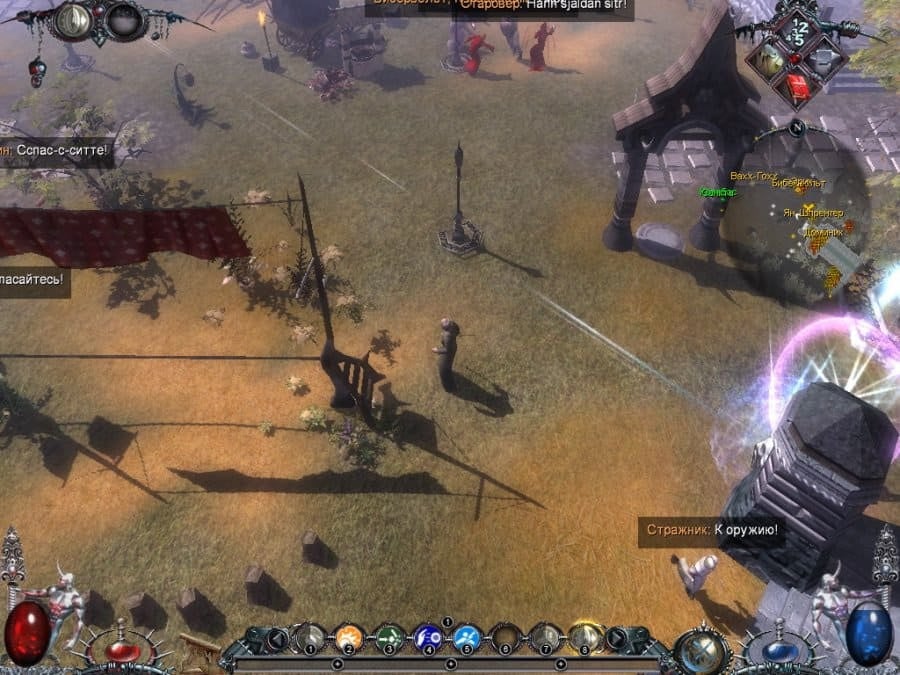
Task: Open the red book icon
Action: 797,87
